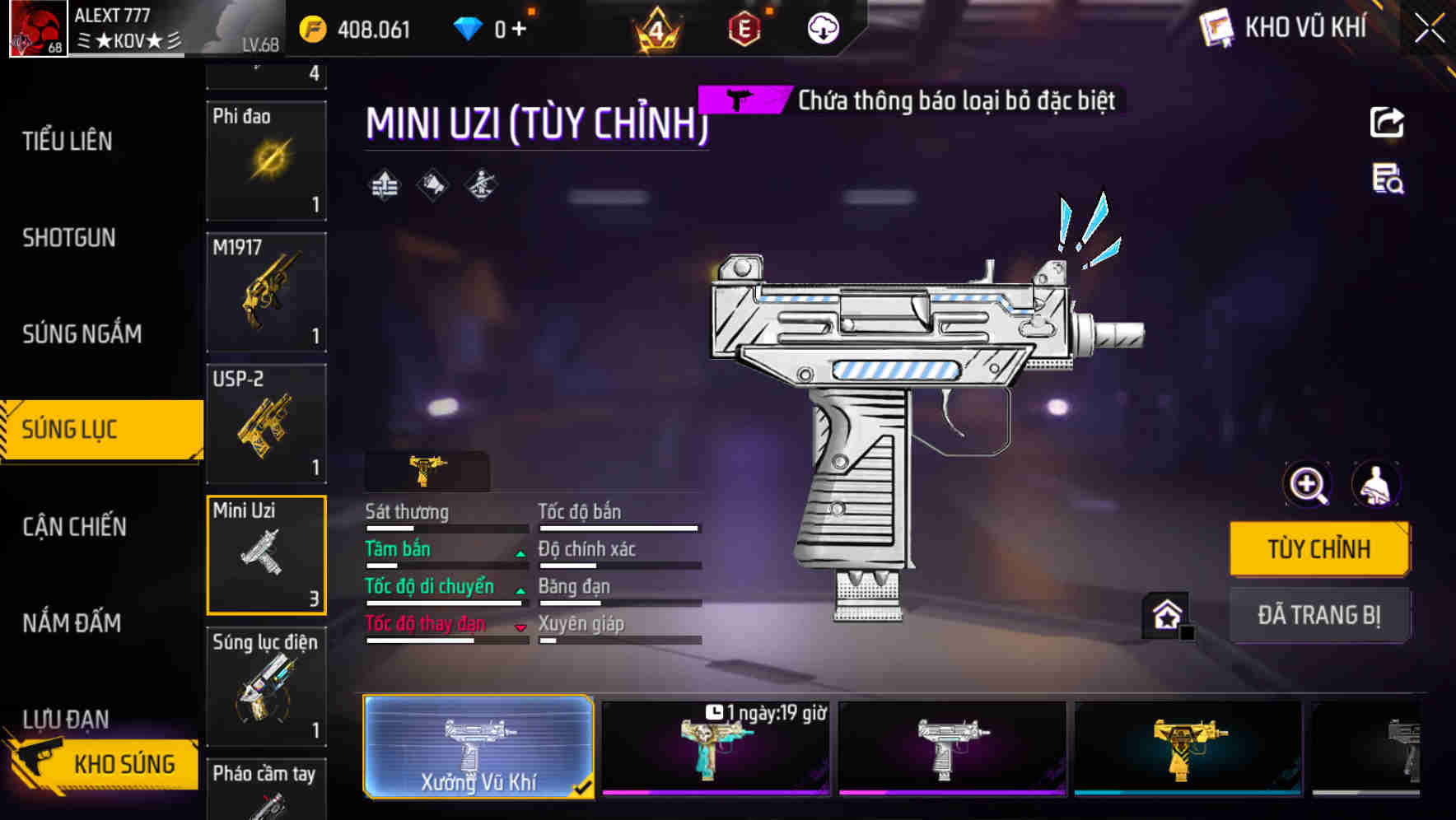
Task: Open the LỰU ĐẠN category
Action: tap(65, 718)
